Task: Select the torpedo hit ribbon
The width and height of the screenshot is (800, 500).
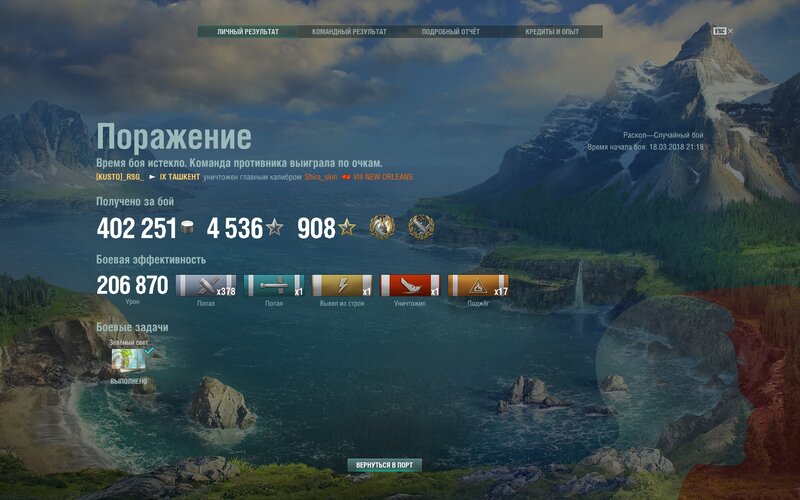Action: point(273,286)
